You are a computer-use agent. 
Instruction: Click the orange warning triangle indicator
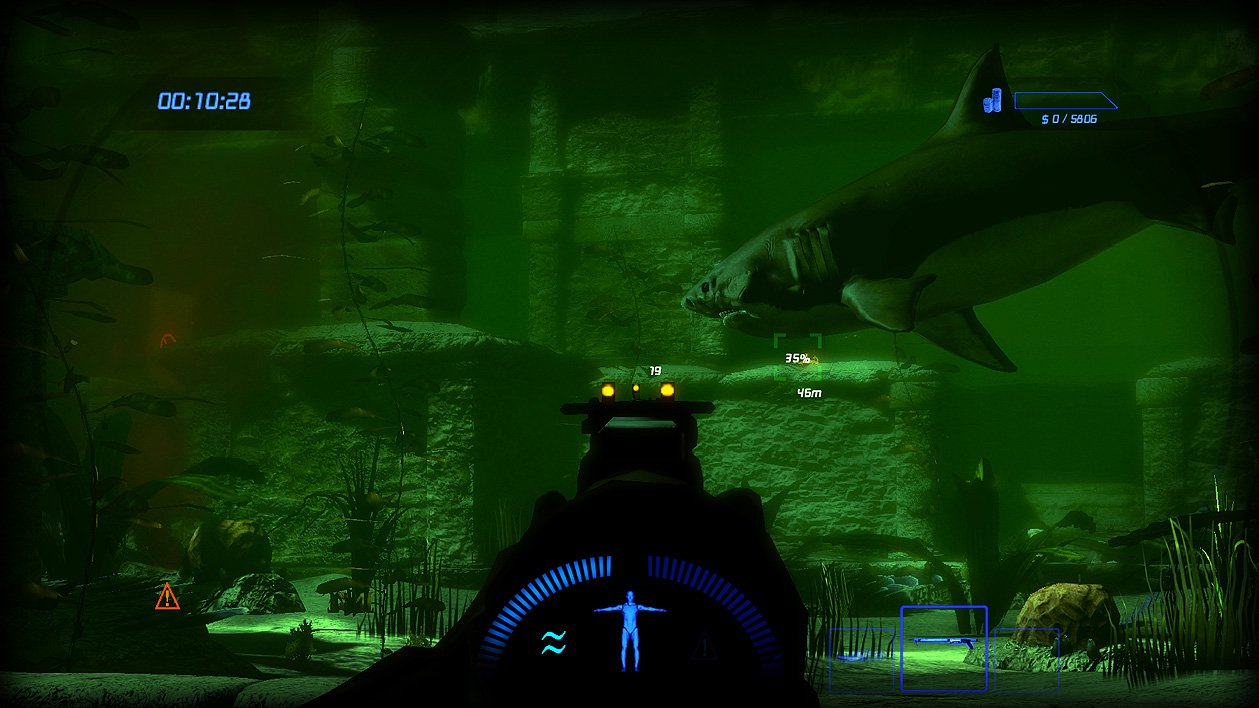pos(167,597)
